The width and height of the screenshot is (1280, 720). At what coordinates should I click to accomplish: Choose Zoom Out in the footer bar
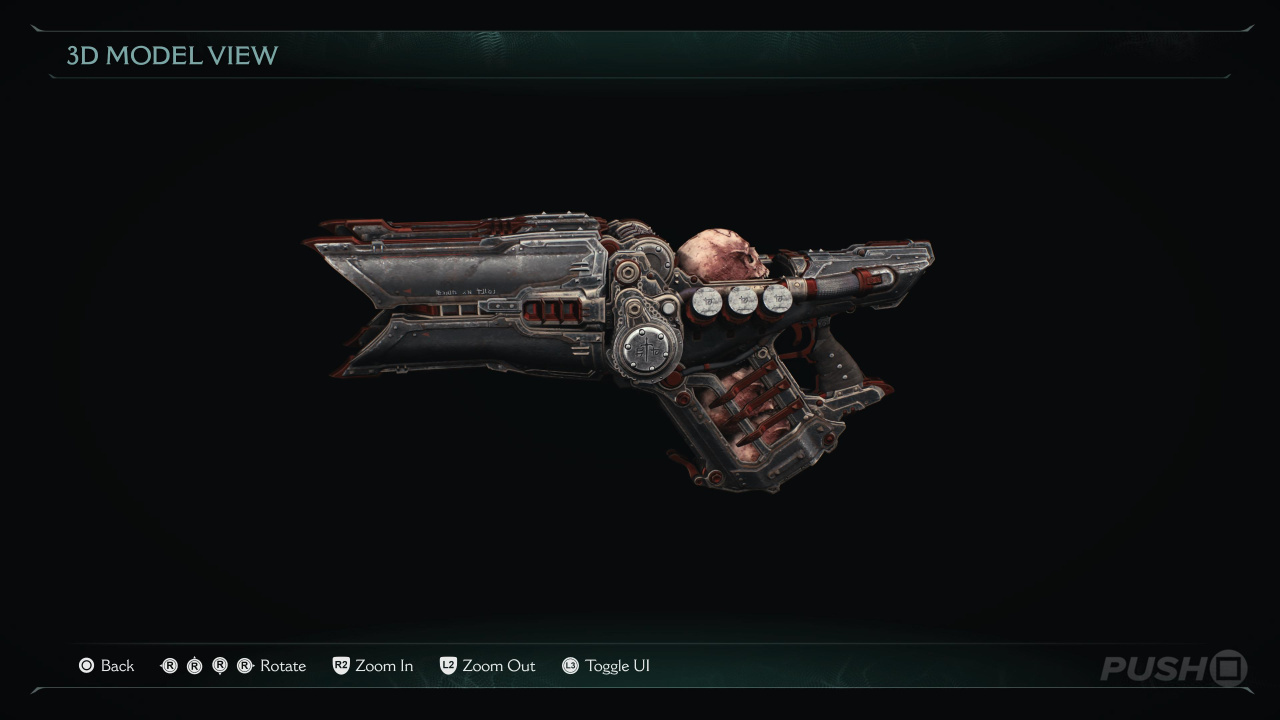click(x=488, y=666)
